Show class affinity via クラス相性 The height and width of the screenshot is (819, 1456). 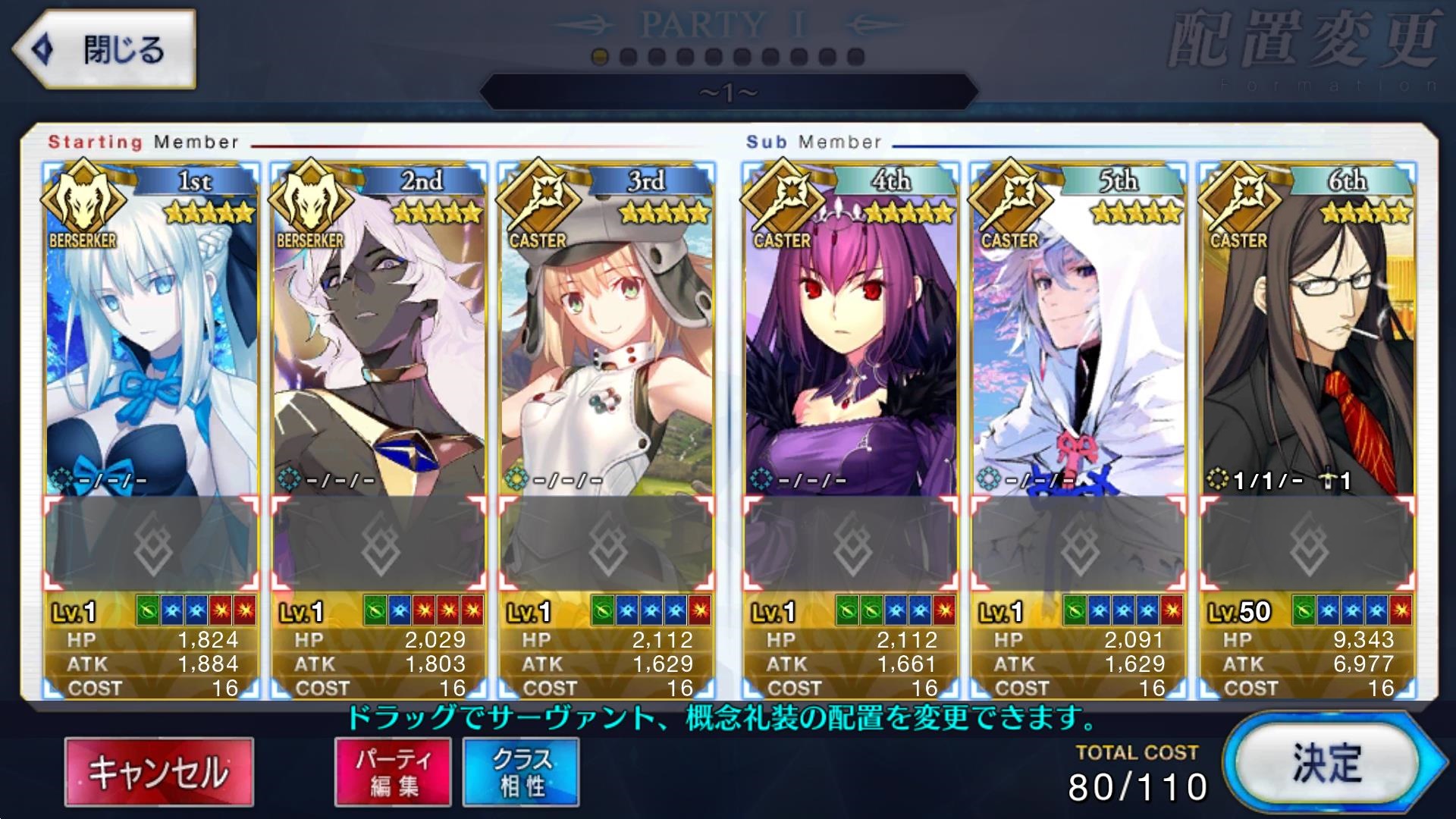tap(521, 772)
